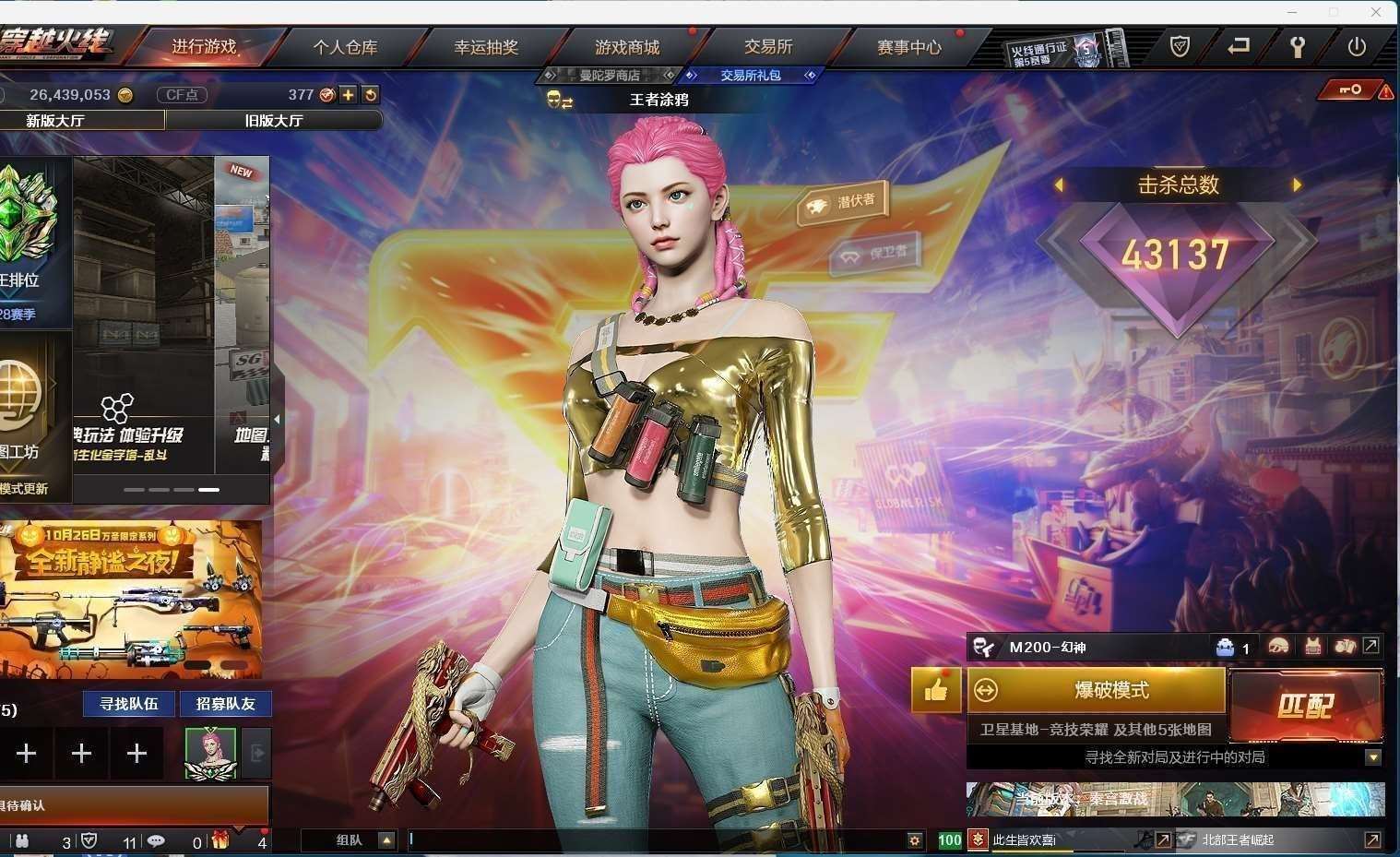Click the 匹配 match button
This screenshot has width=1400, height=857.
1305,707
